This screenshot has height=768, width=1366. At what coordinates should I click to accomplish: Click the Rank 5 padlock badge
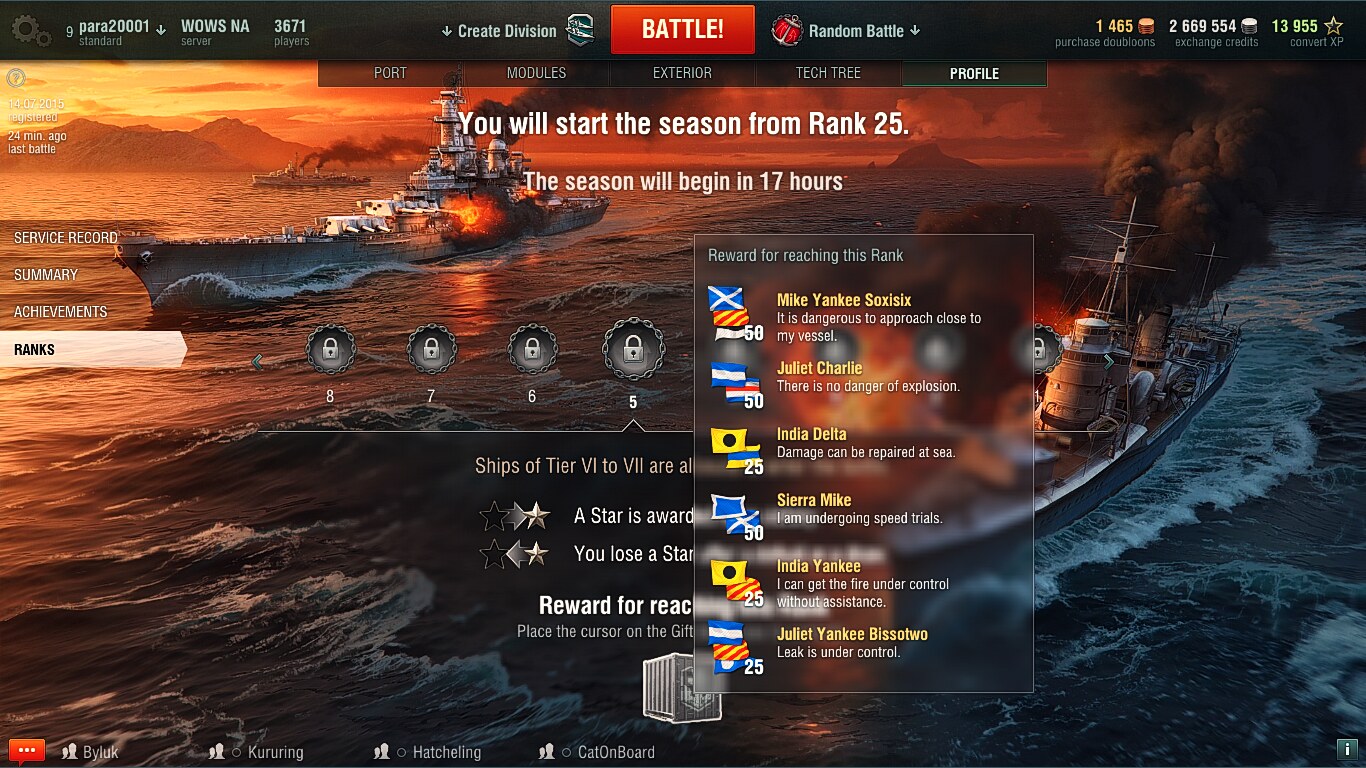[633, 350]
